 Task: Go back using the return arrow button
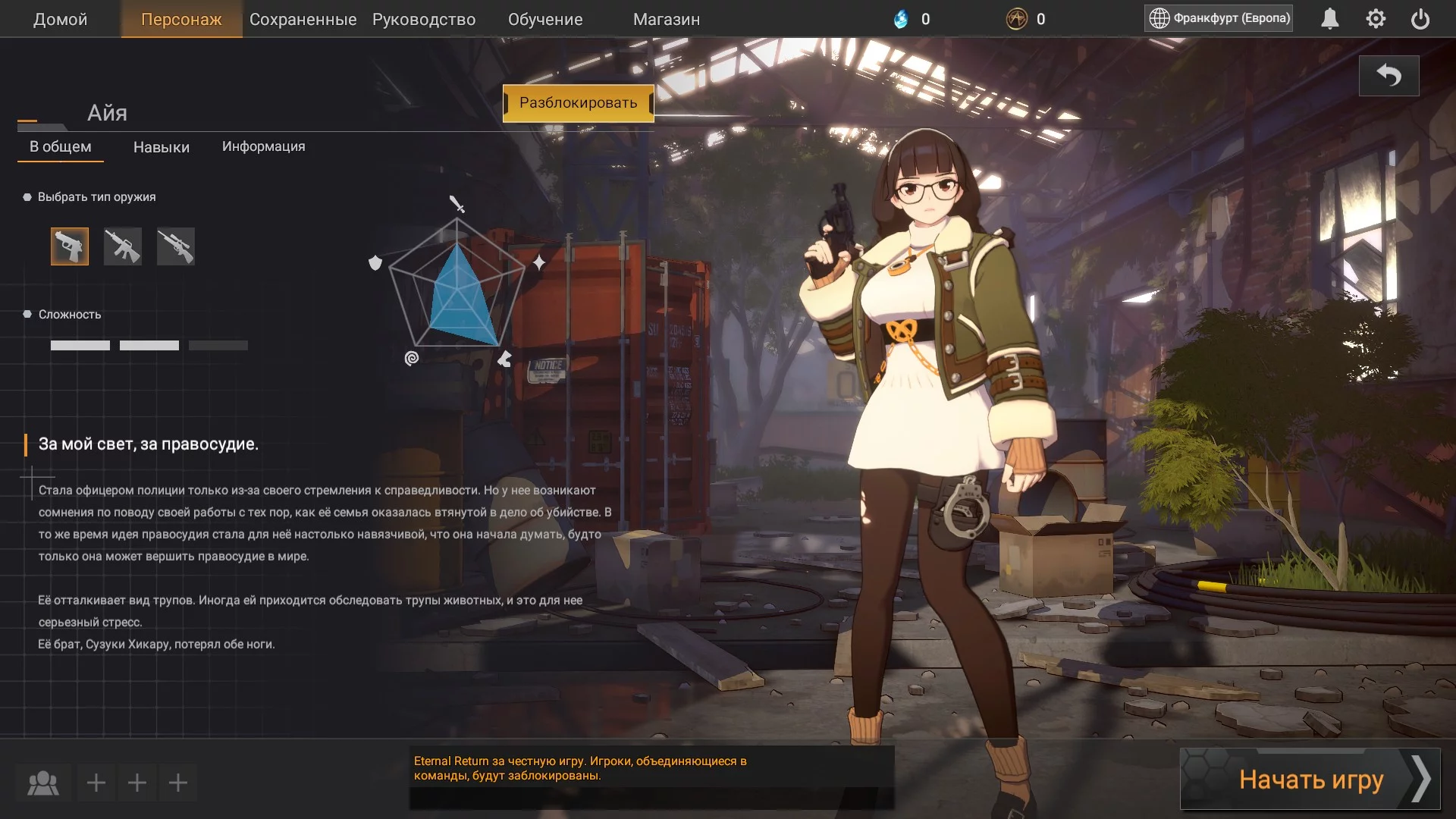pos(1389,76)
